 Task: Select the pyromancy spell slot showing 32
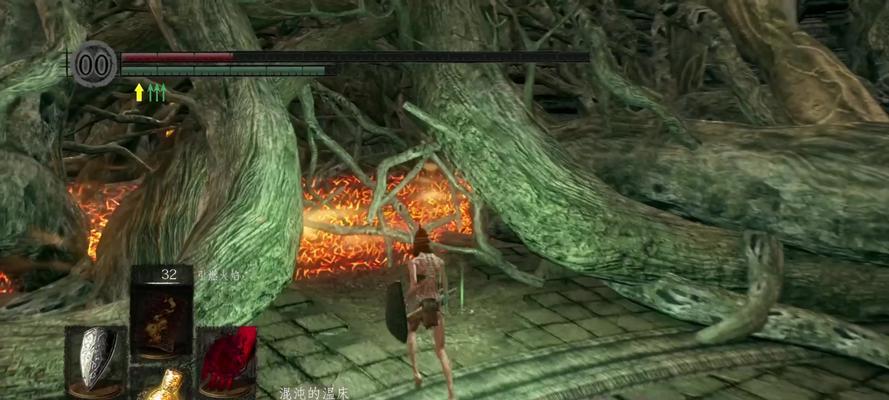pos(161,313)
